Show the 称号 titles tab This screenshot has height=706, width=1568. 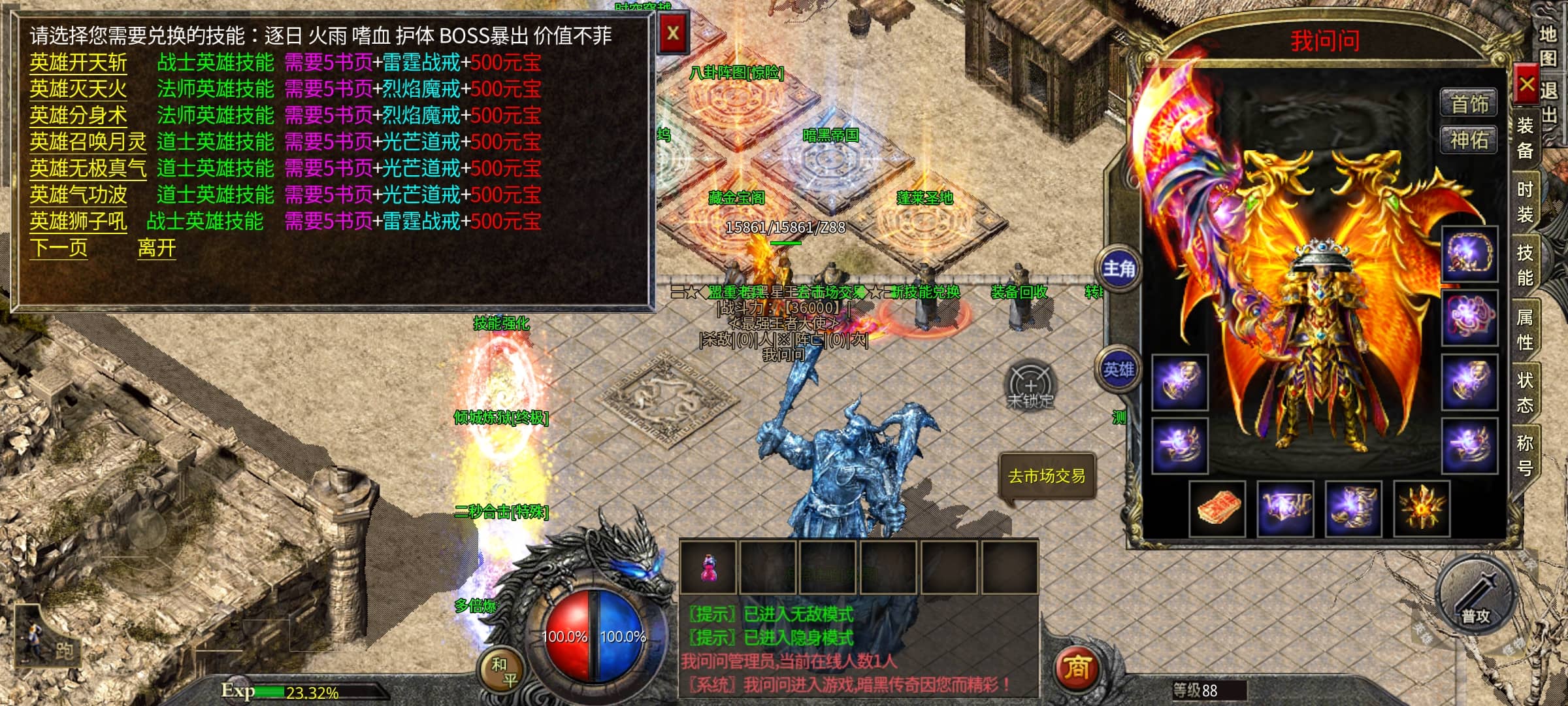pos(1525,455)
